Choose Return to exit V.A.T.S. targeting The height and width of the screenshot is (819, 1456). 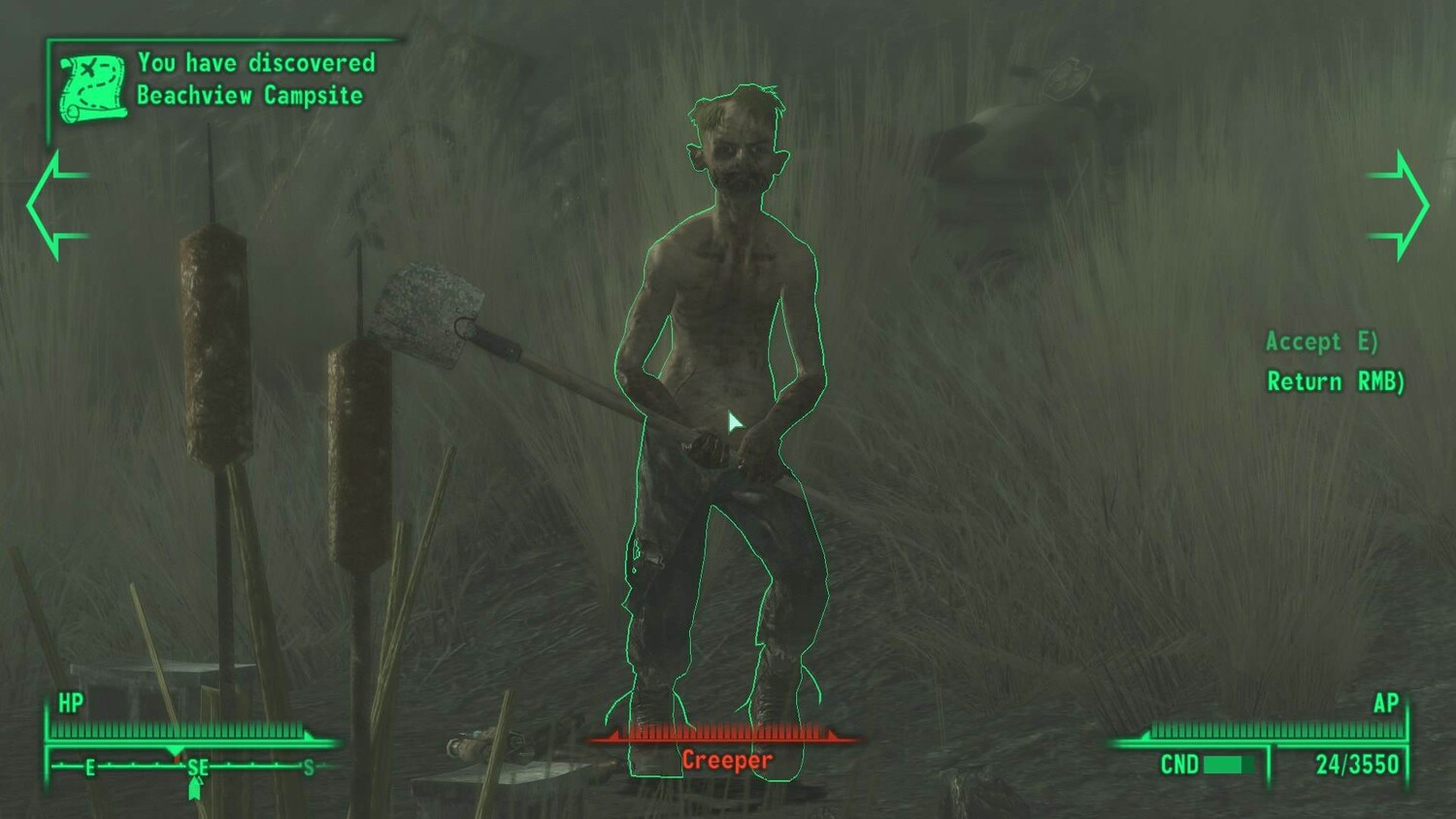click(1335, 381)
